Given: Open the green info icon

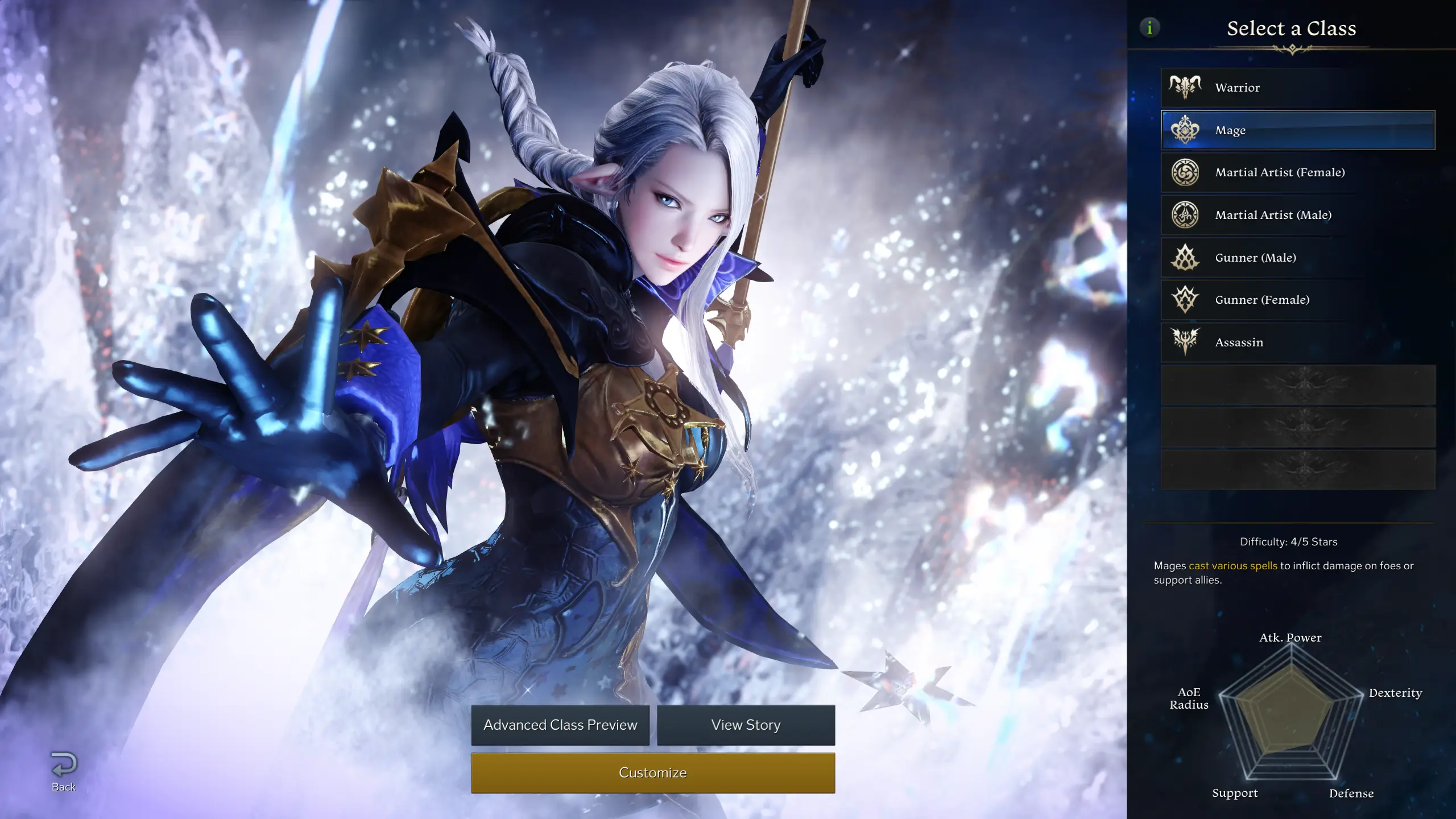Looking at the screenshot, I should (x=1149, y=27).
